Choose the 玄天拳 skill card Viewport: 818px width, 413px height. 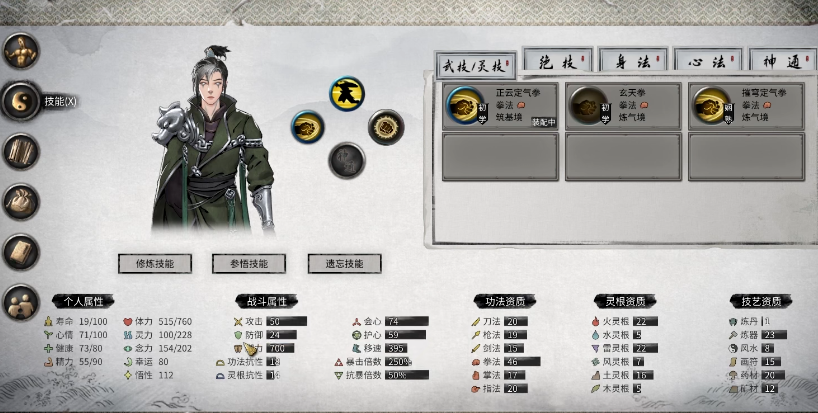622,106
